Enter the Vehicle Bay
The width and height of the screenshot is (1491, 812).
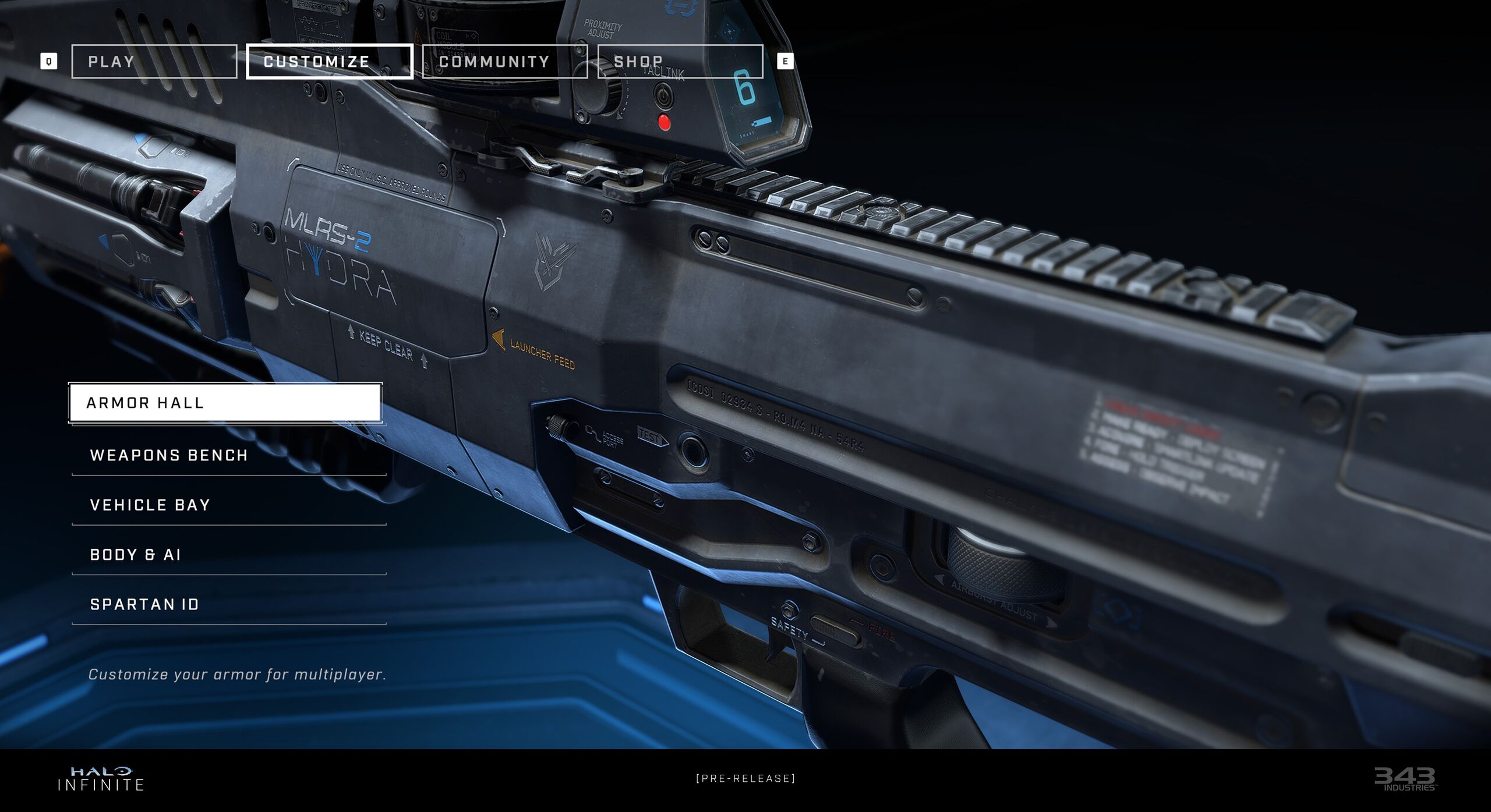coord(228,505)
